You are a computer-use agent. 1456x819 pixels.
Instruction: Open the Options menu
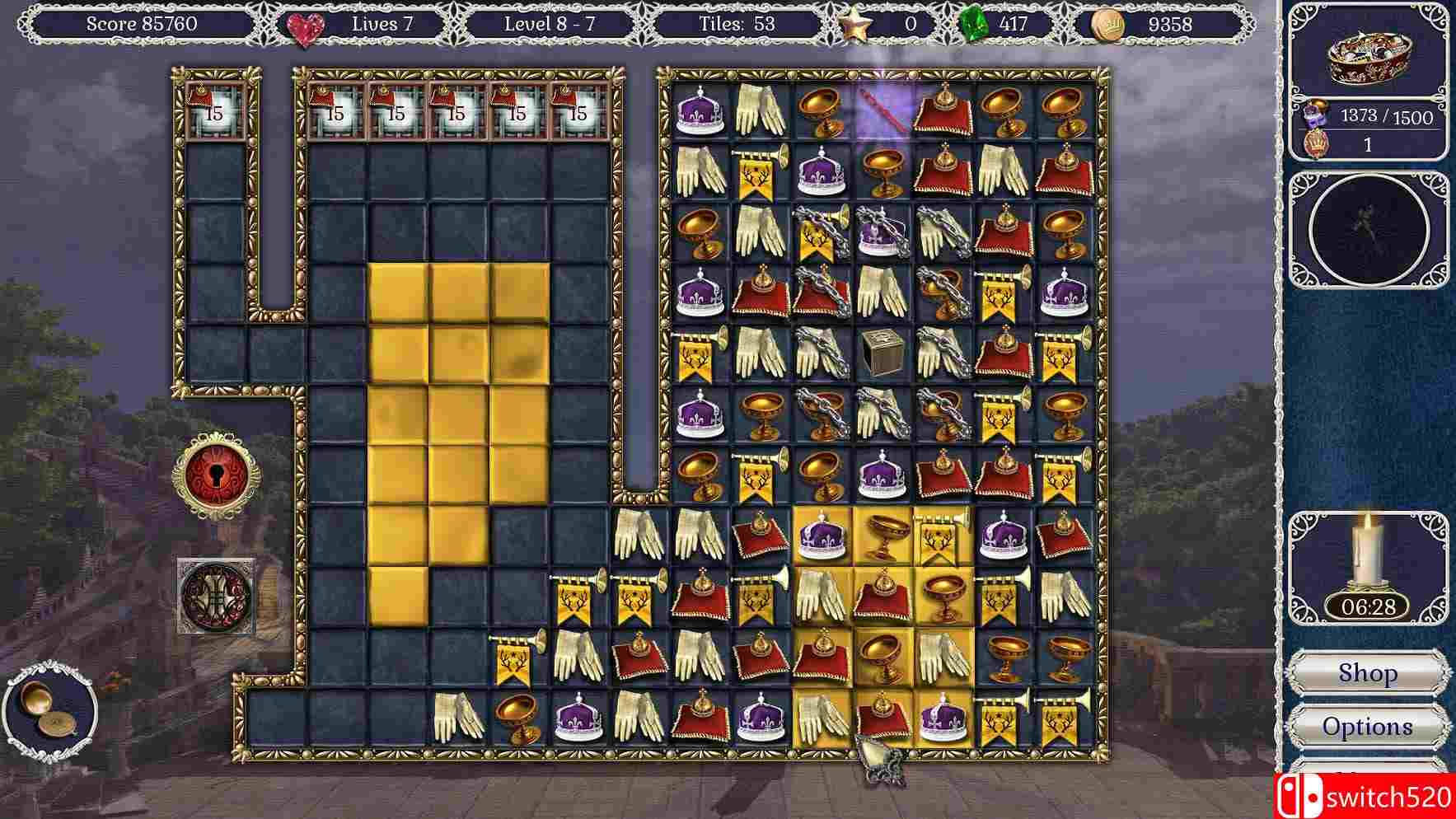coord(1368,727)
